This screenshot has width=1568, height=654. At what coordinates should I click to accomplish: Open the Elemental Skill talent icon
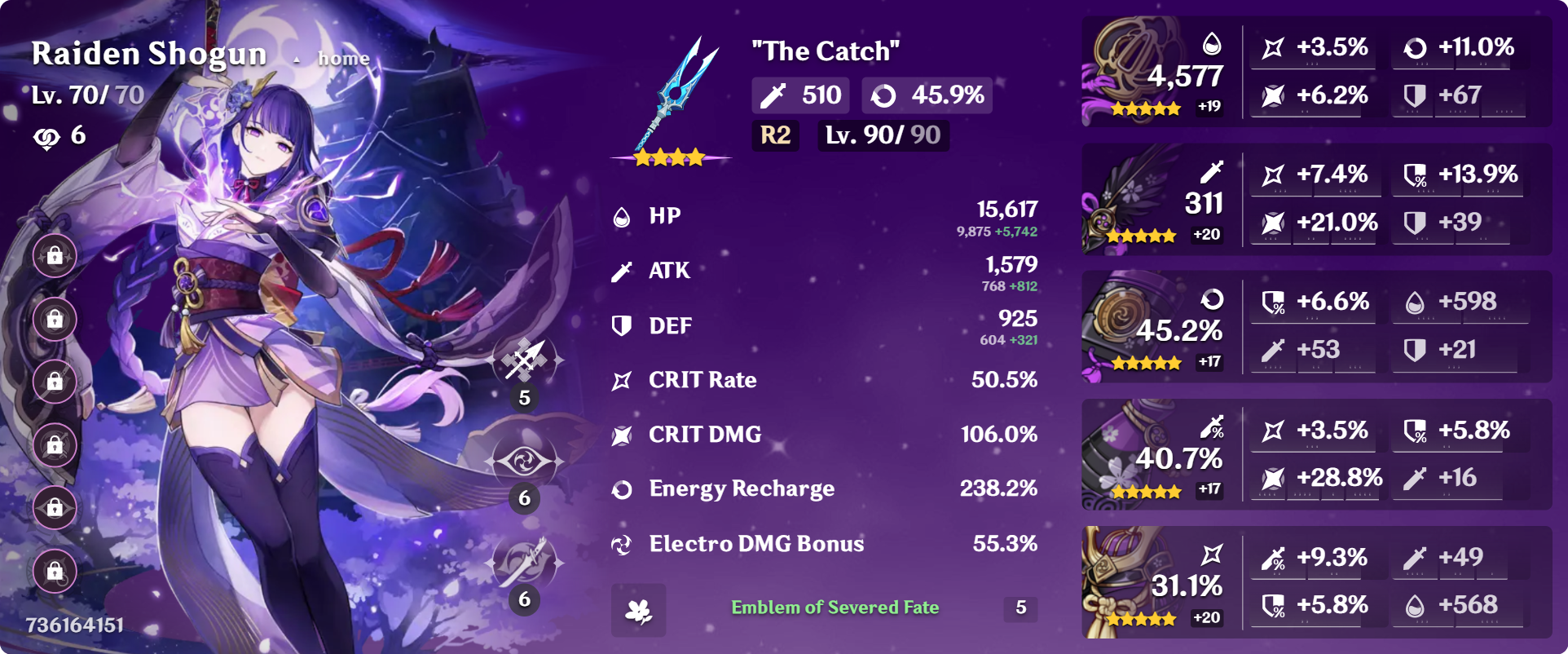click(526, 460)
